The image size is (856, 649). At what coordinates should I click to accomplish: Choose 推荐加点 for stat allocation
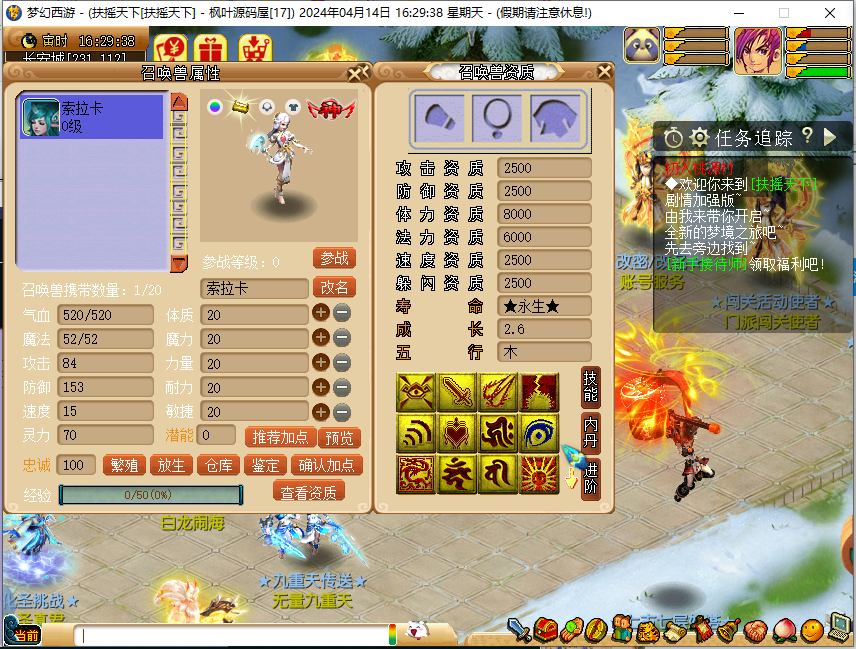[x=277, y=437]
